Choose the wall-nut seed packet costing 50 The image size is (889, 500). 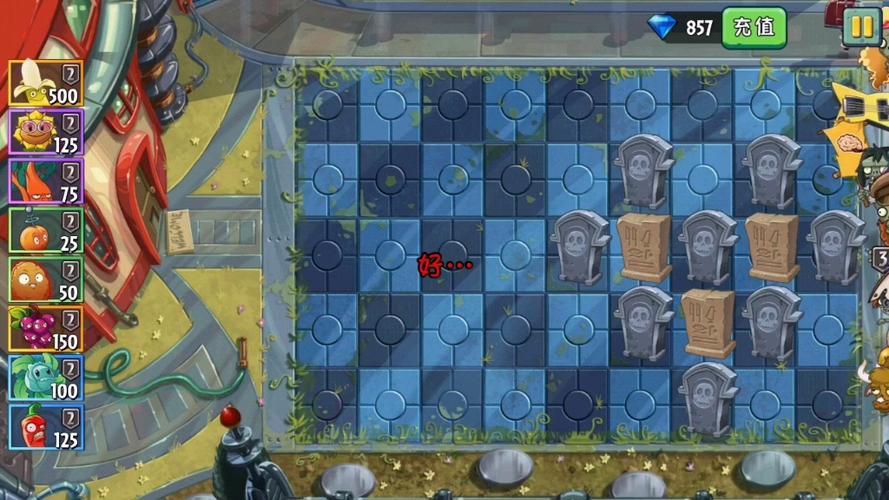click(46, 280)
